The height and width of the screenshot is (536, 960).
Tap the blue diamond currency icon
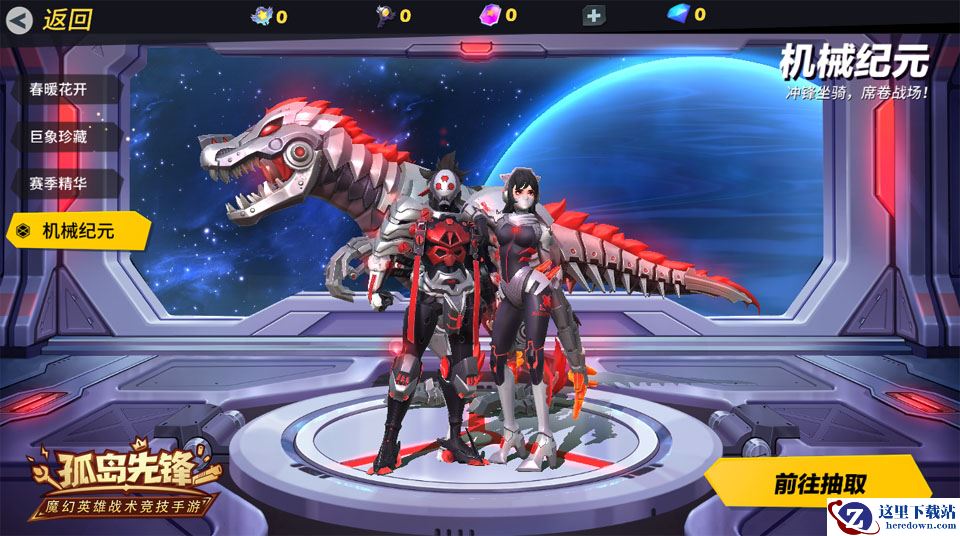click(x=679, y=14)
